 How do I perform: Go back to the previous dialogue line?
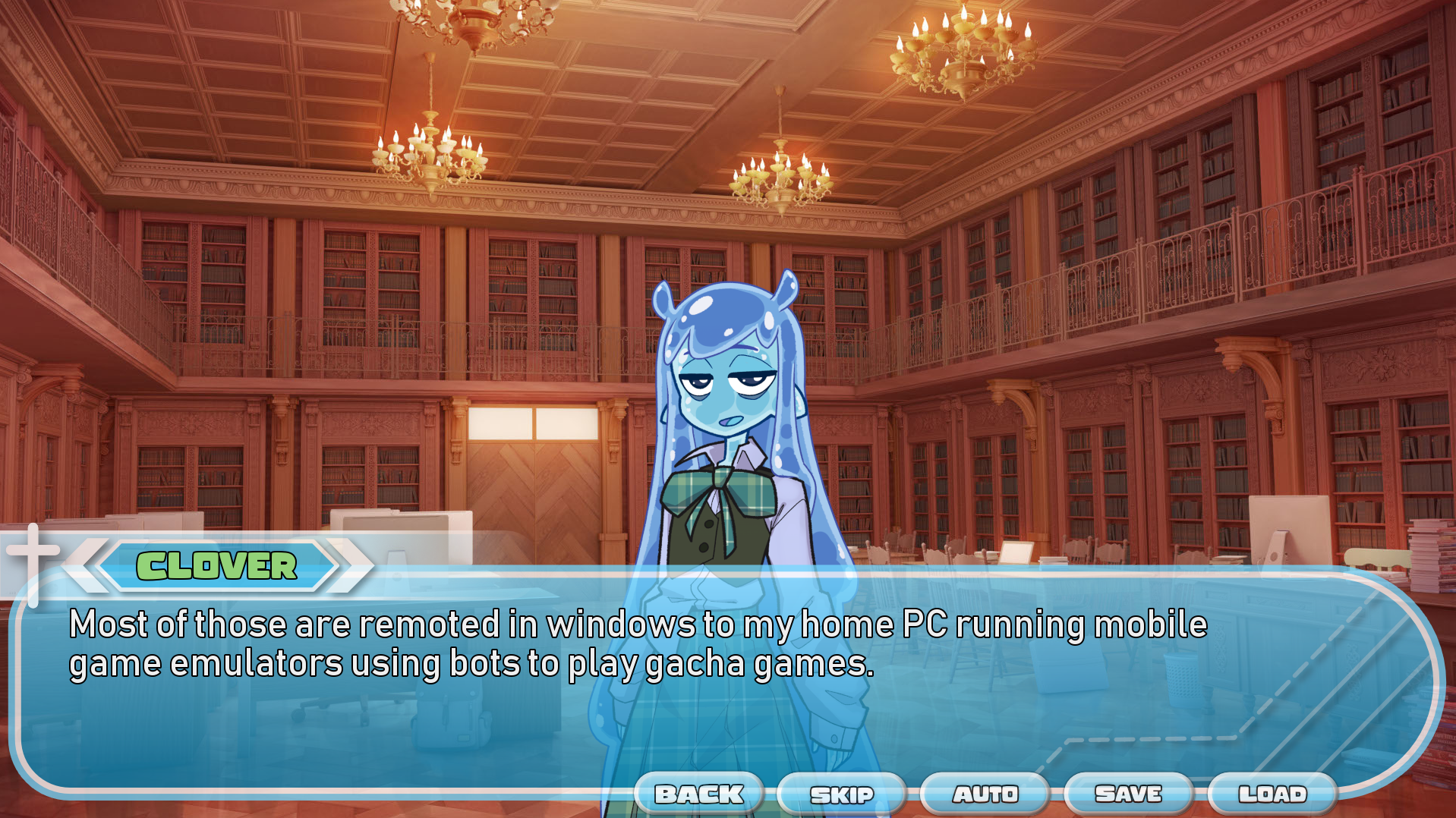[x=698, y=794]
